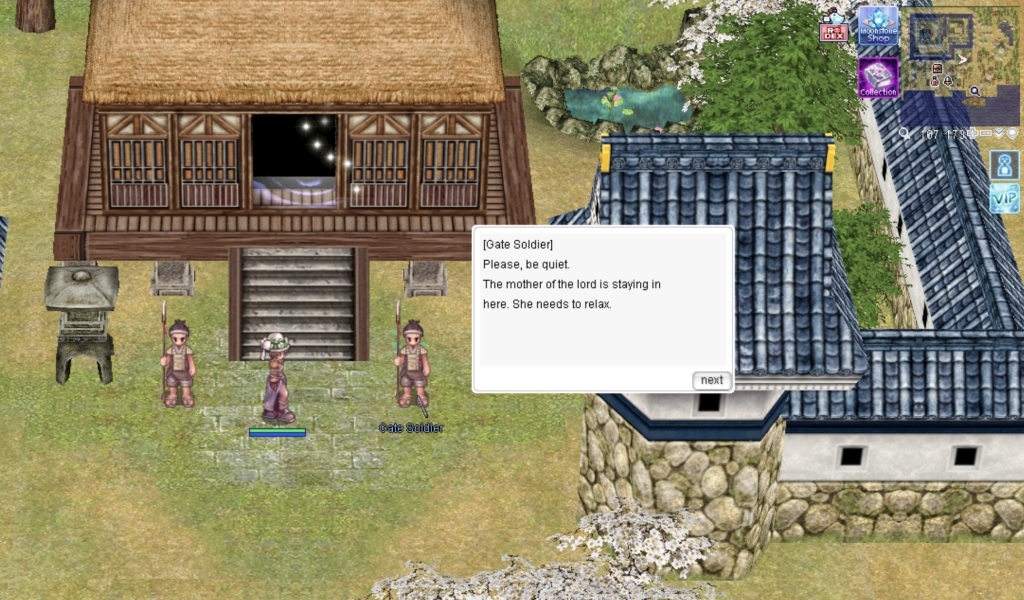Click next in the Gate Soldier dialogue
The height and width of the screenshot is (600, 1024).
click(x=711, y=380)
